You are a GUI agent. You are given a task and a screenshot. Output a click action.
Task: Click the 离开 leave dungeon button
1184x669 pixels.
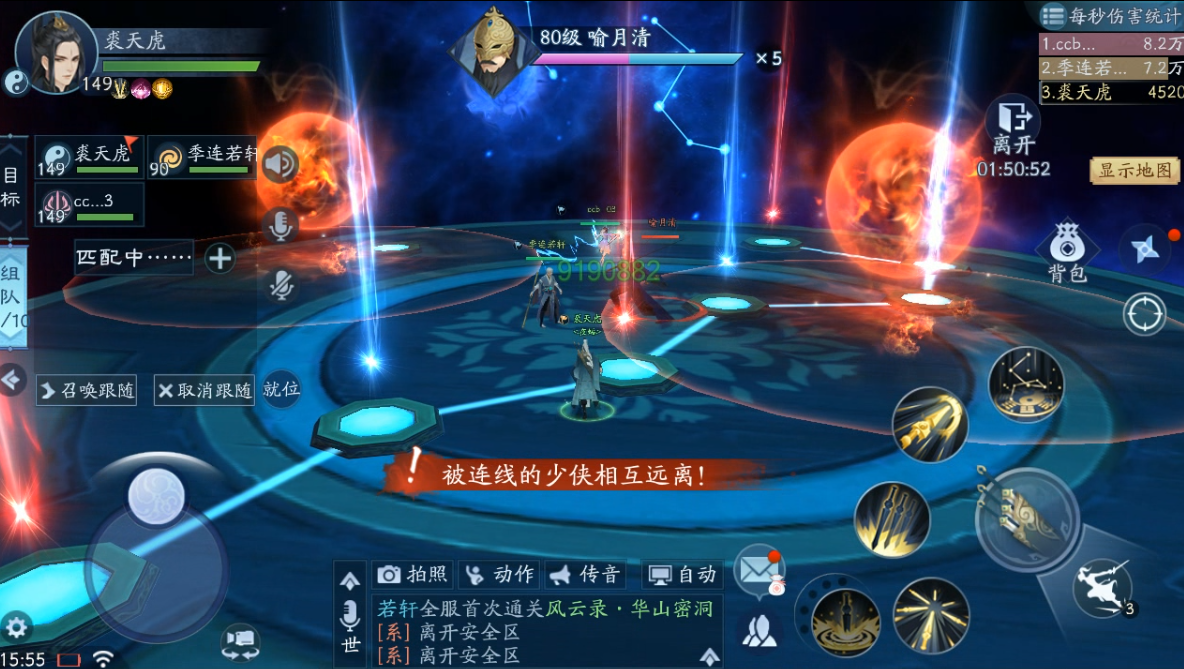[x=1013, y=126]
